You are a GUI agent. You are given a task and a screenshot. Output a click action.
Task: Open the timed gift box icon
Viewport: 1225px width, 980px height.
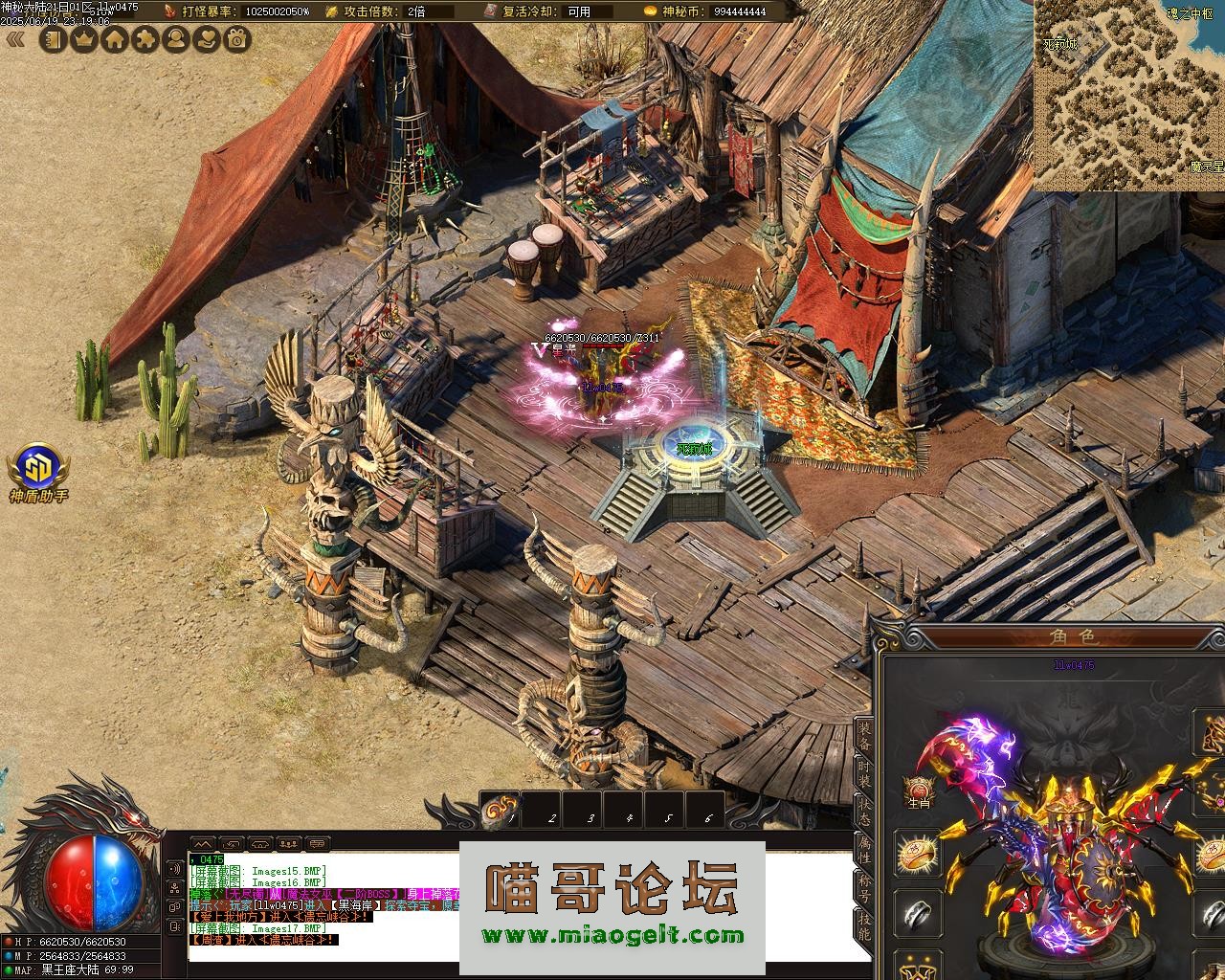click(x=237, y=39)
